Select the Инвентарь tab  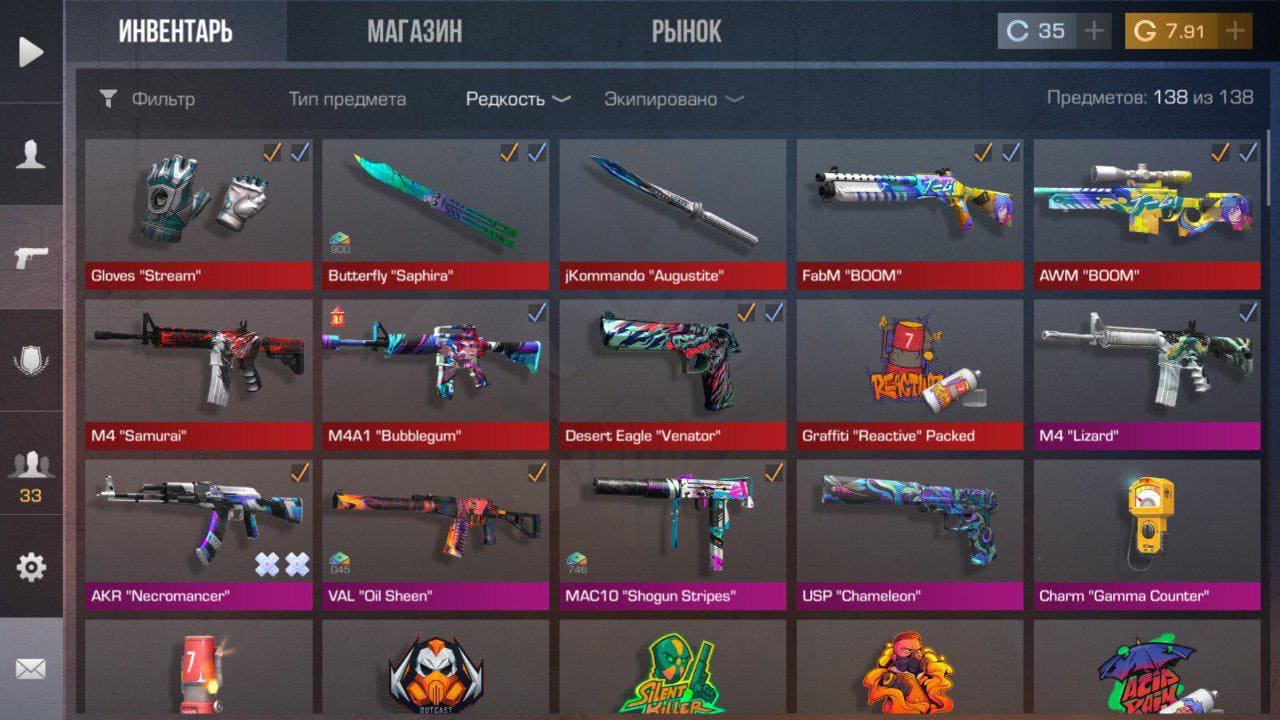pyautogui.click(x=176, y=32)
